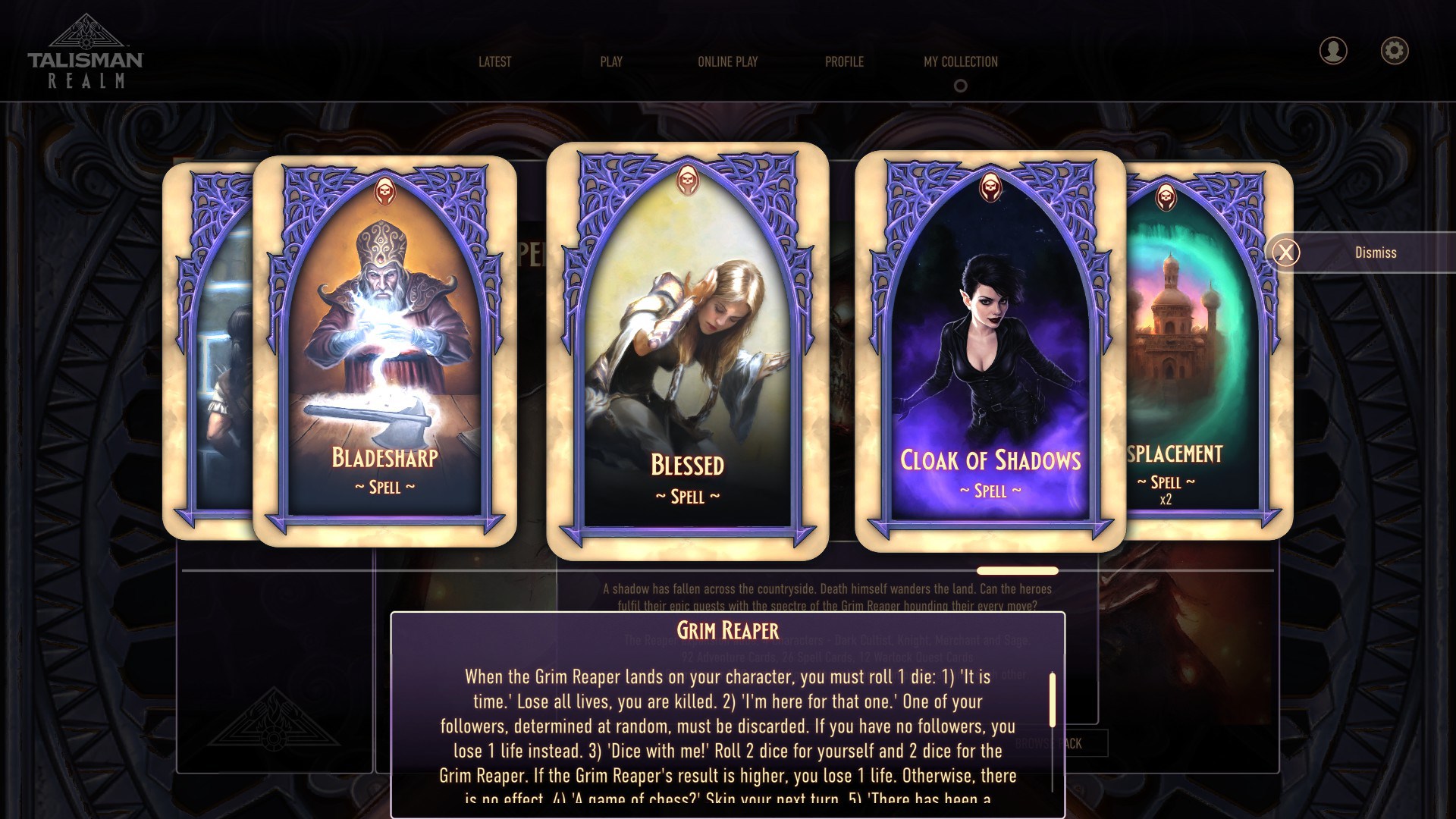Switch to the ONLINE PLAY section
Screen dimensions: 1456x819
click(728, 62)
